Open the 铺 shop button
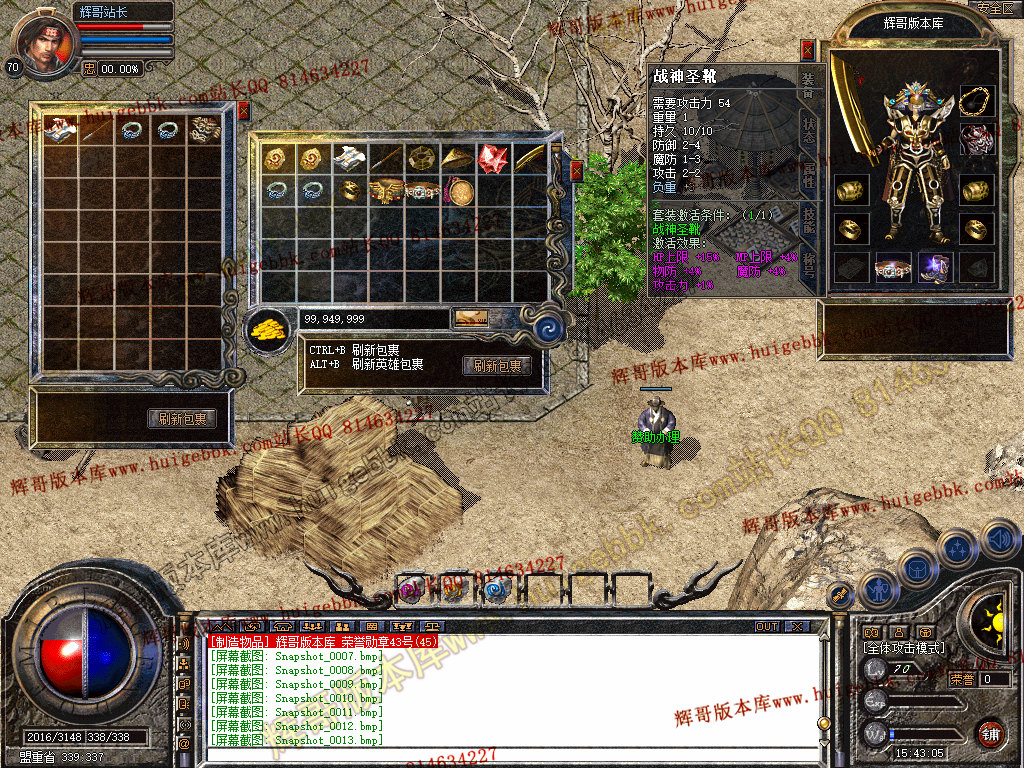This screenshot has height=768, width=1024. pyautogui.click(x=990, y=734)
